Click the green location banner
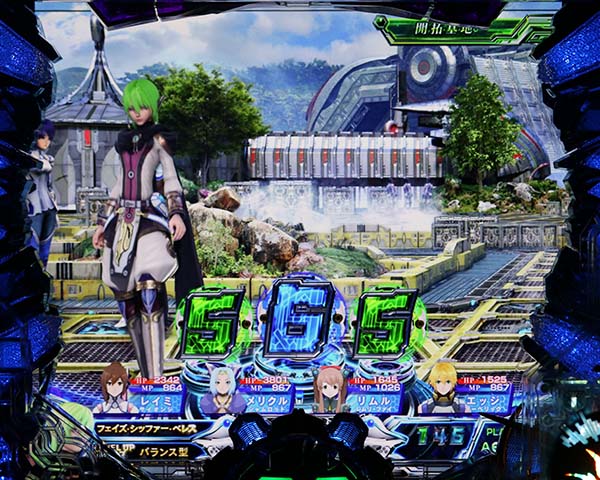600x480 pixels. (x=449, y=29)
